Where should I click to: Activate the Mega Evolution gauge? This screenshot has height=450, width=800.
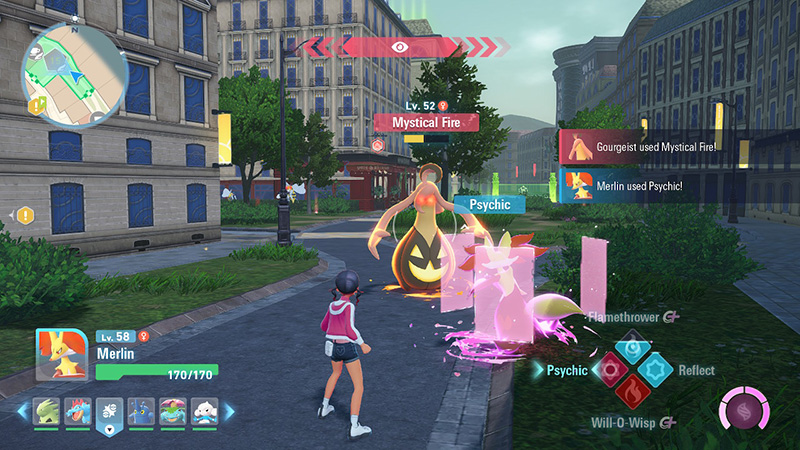pos(745,412)
